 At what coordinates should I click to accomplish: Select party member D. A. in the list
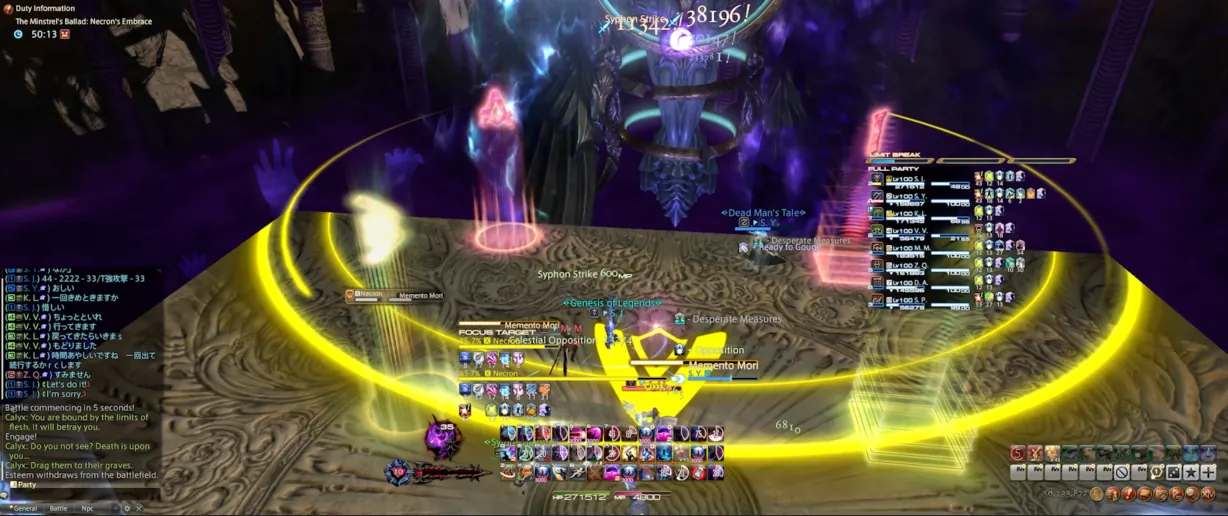920,282
